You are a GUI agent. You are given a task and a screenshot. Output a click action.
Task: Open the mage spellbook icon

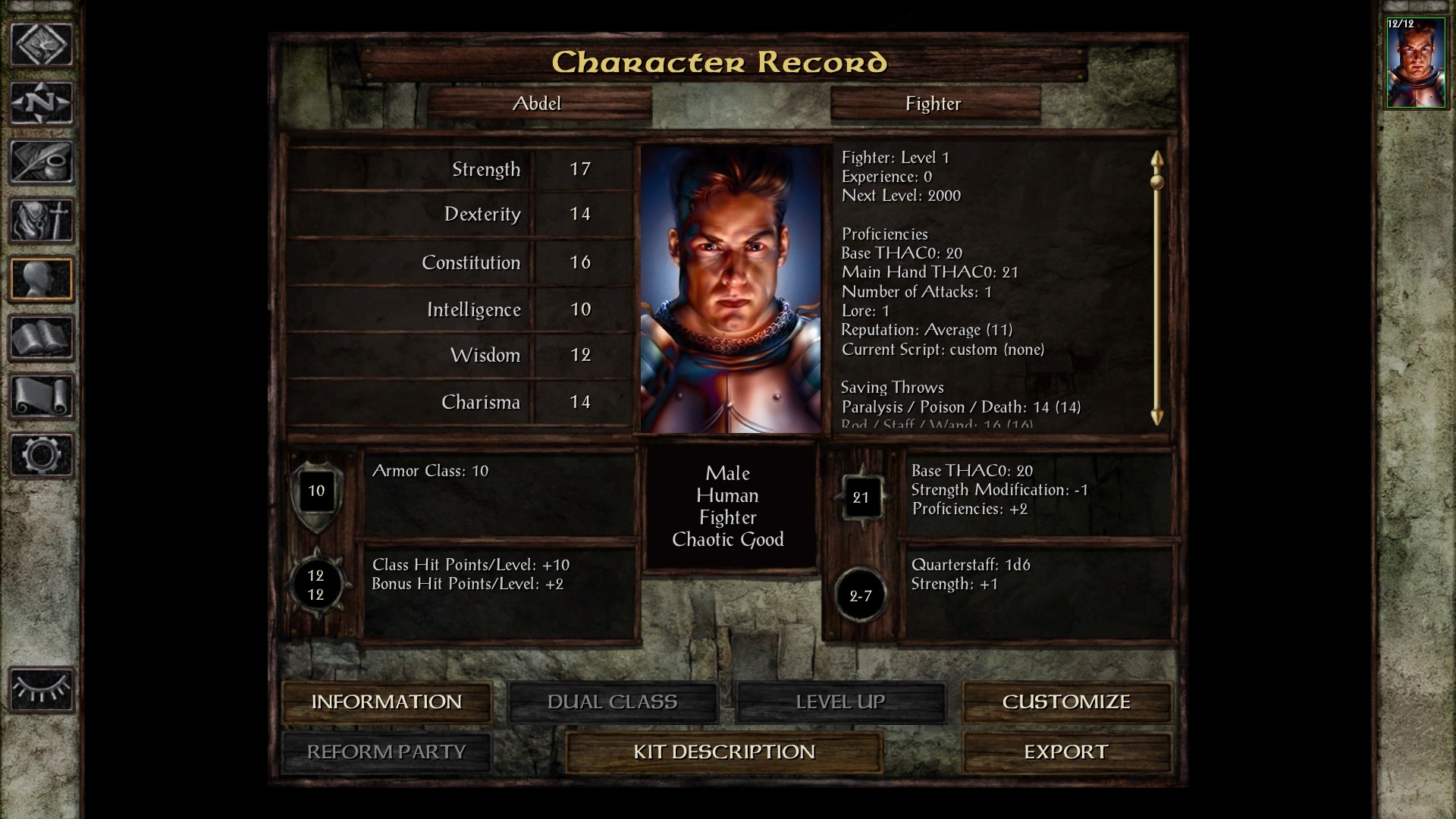click(x=42, y=337)
